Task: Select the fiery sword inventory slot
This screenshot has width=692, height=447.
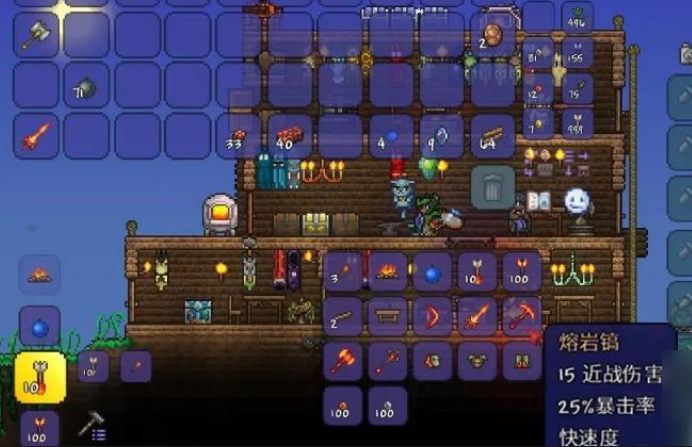Action: click(x=37, y=135)
